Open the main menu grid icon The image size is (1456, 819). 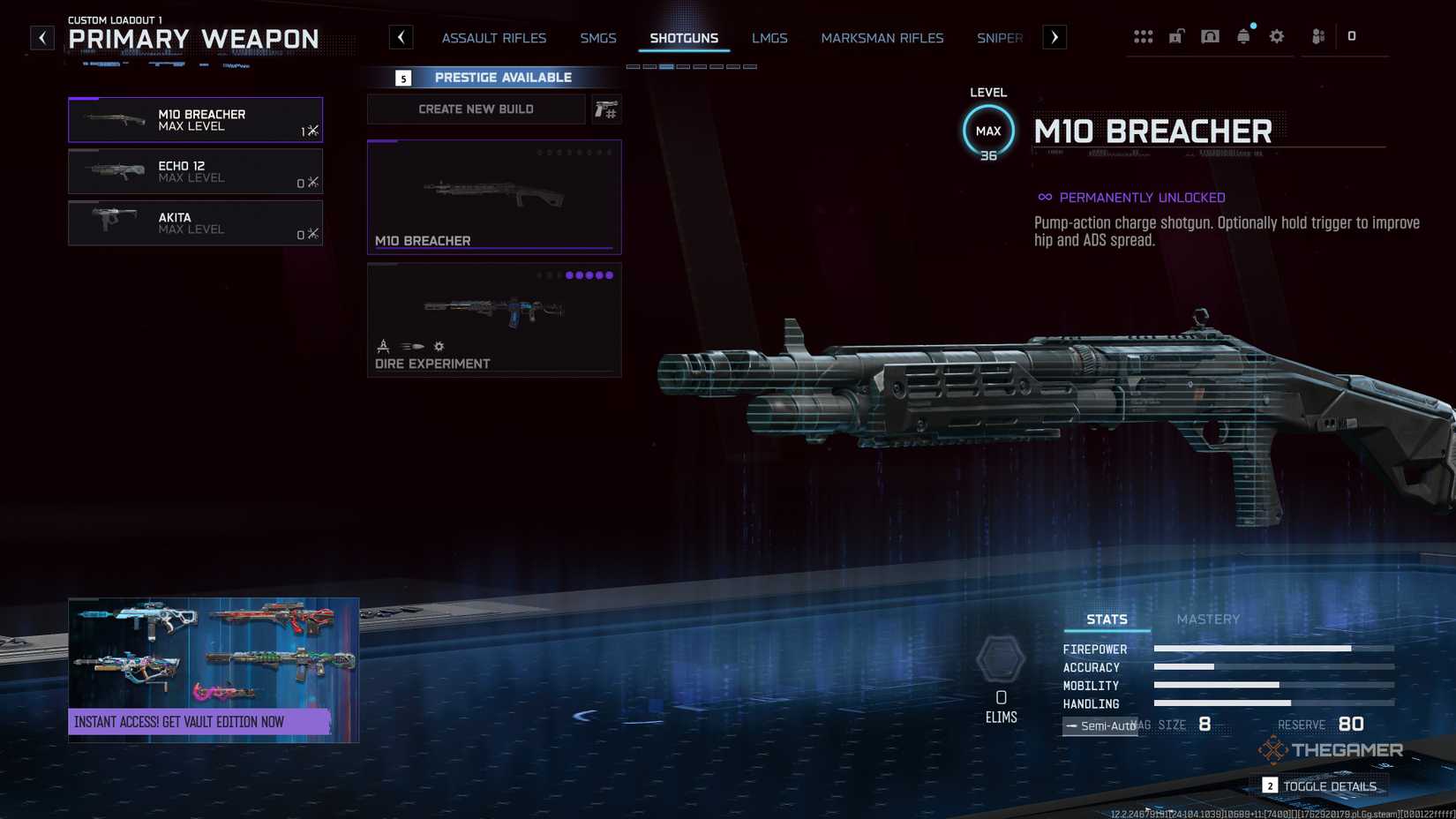1145,36
